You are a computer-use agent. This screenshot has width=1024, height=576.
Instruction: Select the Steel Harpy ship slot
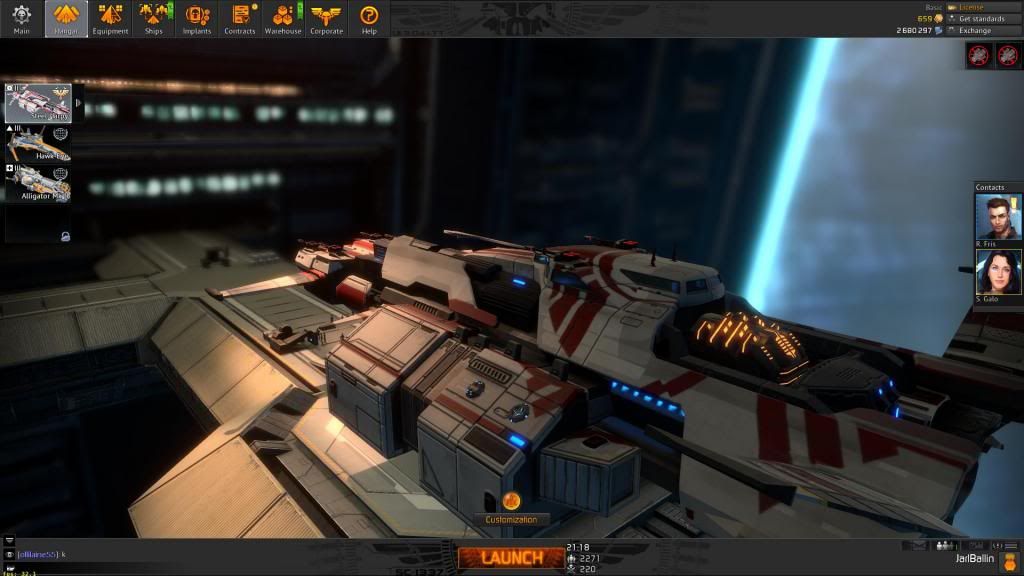pyautogui.click(x=39, y=103)
